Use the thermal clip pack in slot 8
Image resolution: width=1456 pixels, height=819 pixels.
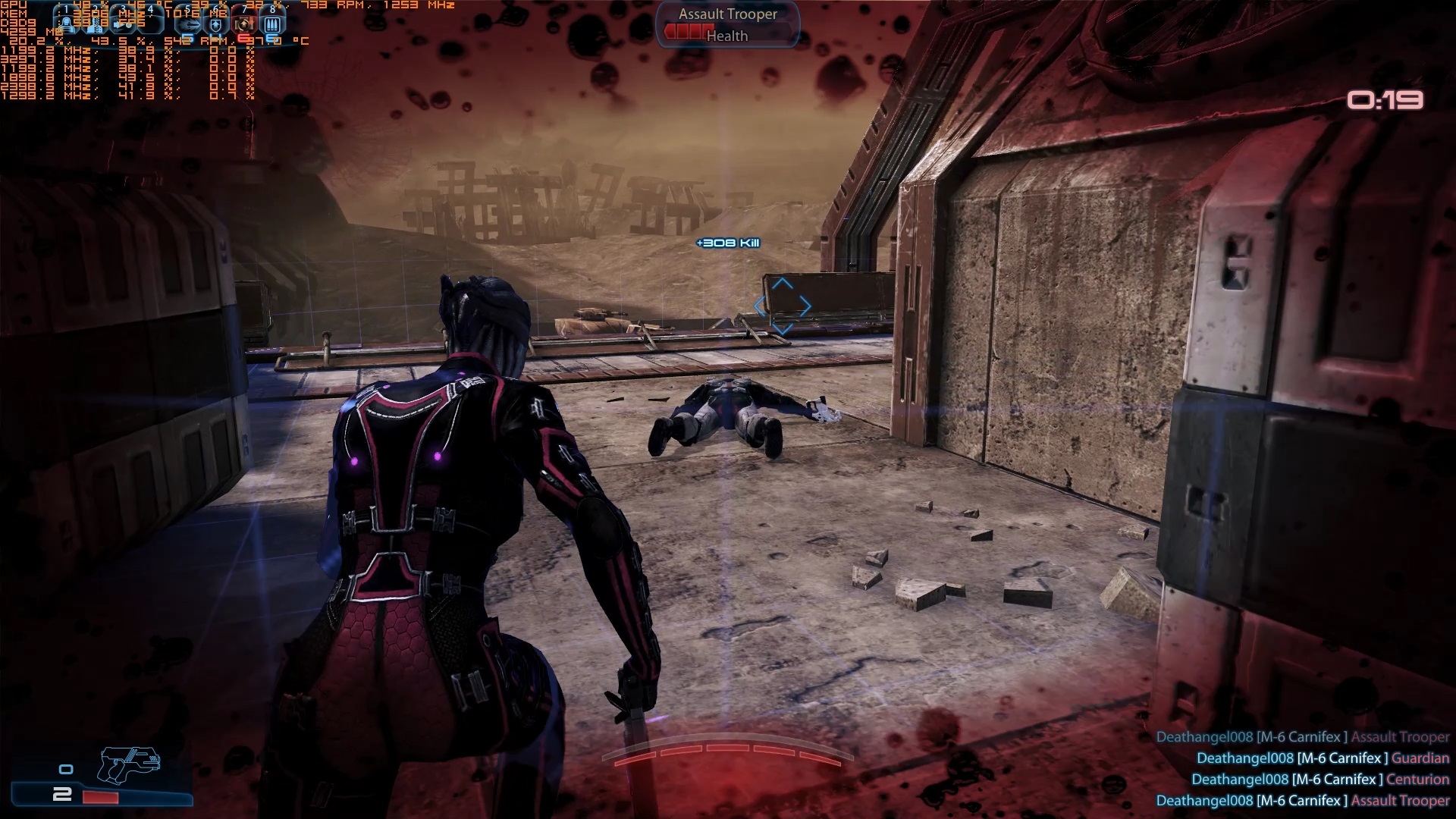coord(272,24)
